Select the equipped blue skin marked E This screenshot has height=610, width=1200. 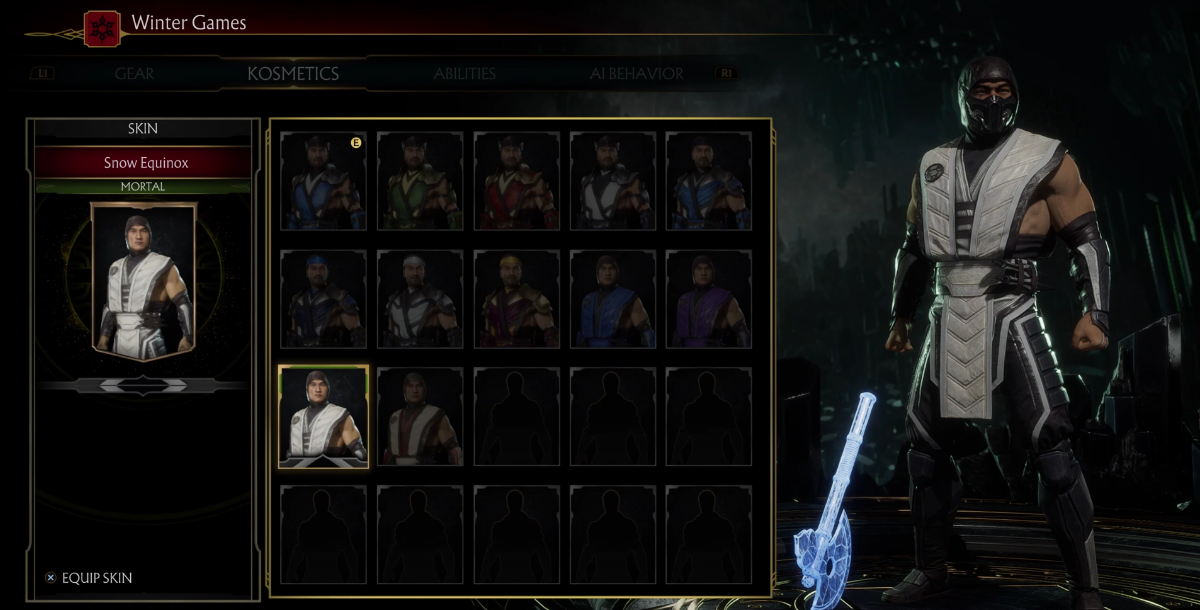[323, 182]
